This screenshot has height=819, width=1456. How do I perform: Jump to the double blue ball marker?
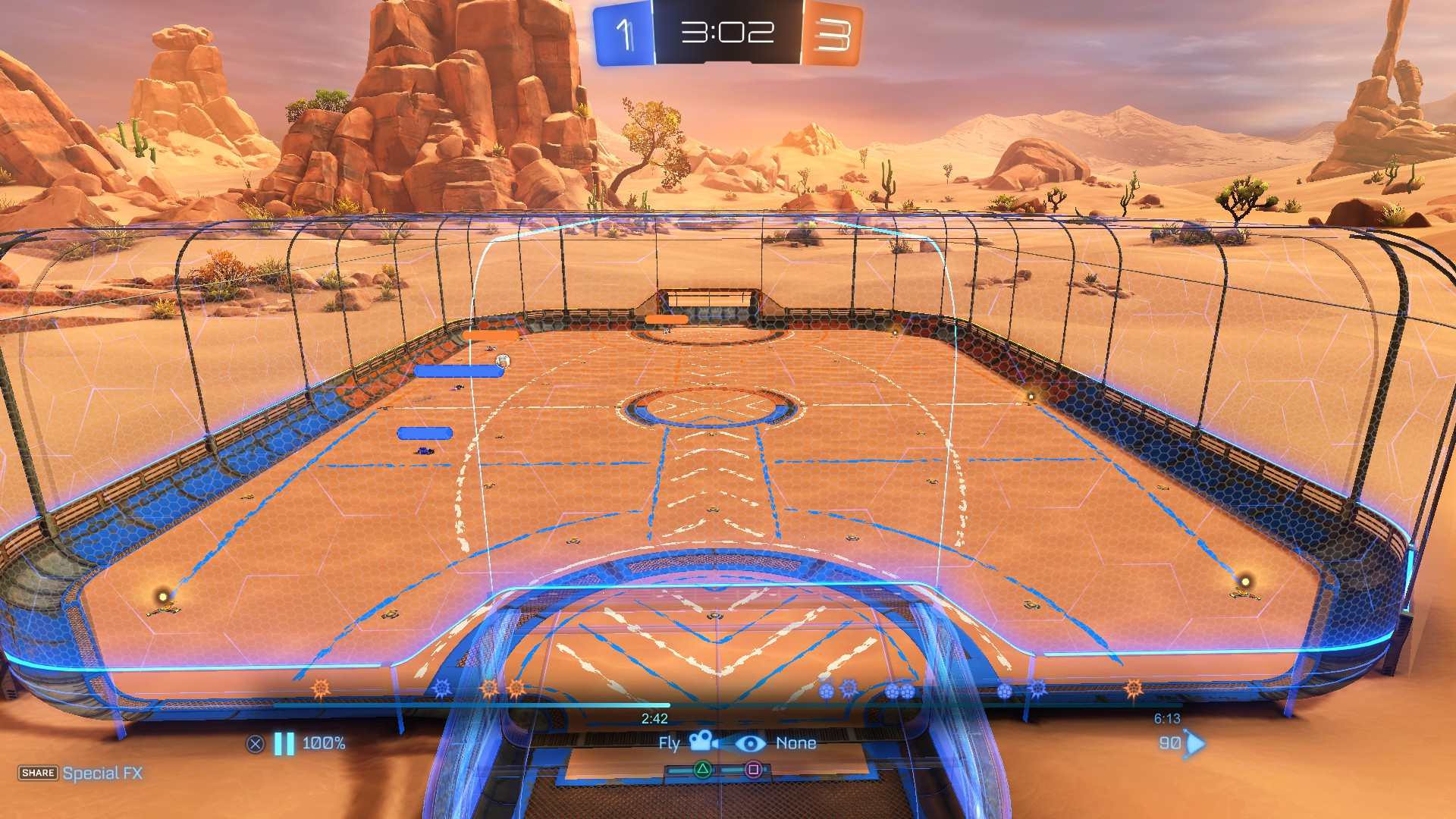[899, 691]
